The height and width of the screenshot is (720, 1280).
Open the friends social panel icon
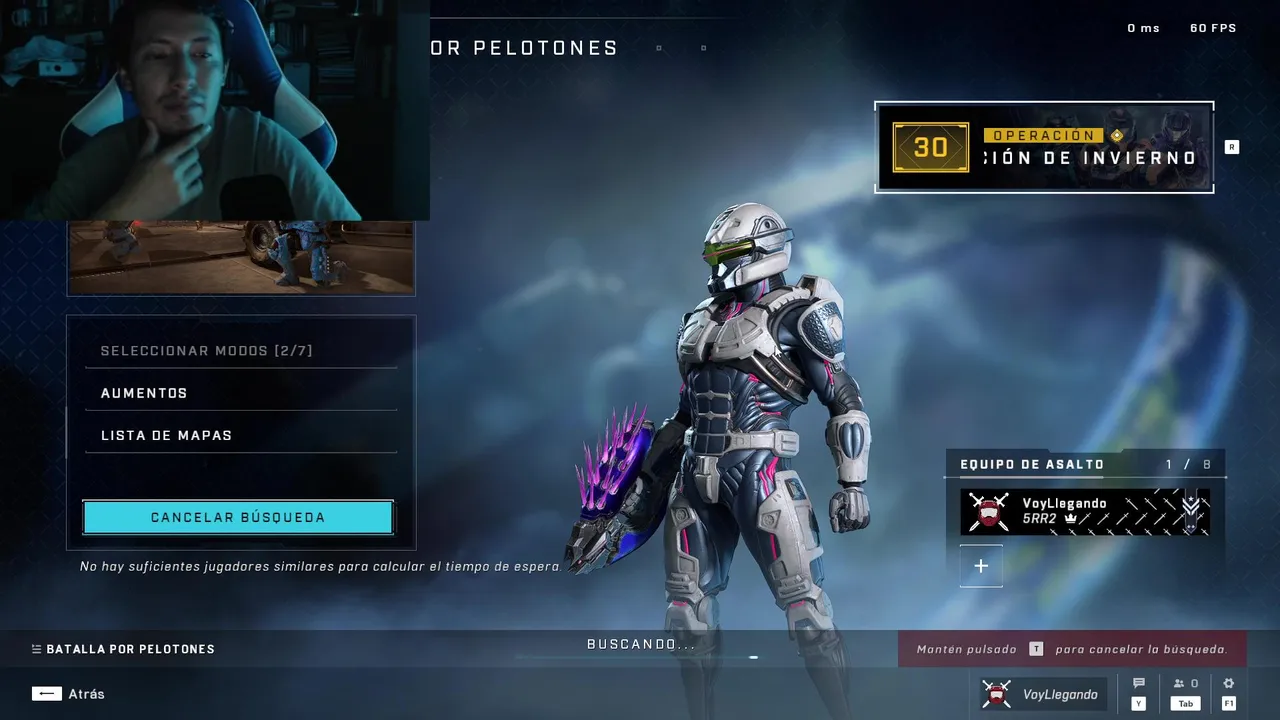click(1185, 685)
